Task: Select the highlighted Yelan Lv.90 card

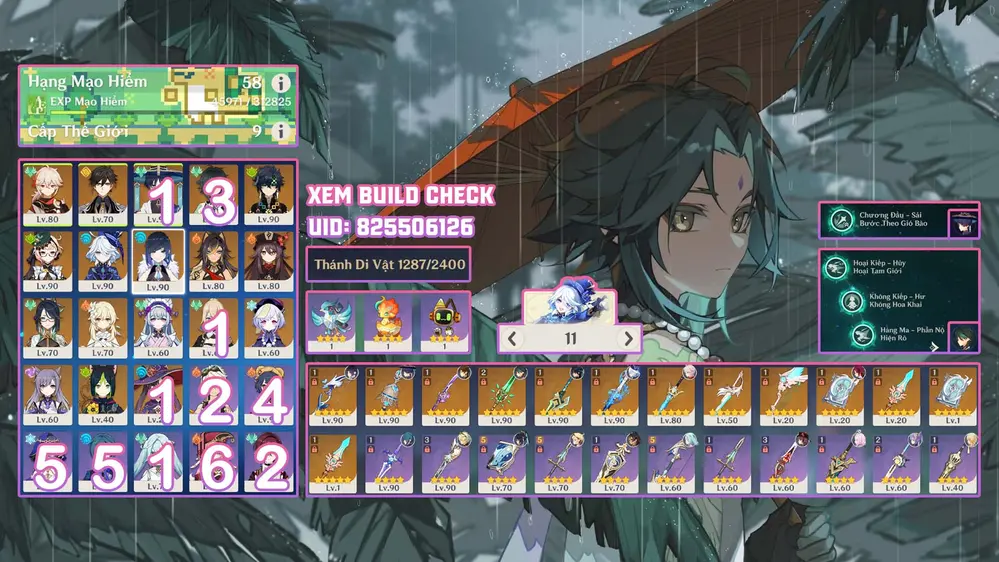Action: (158, 261)
